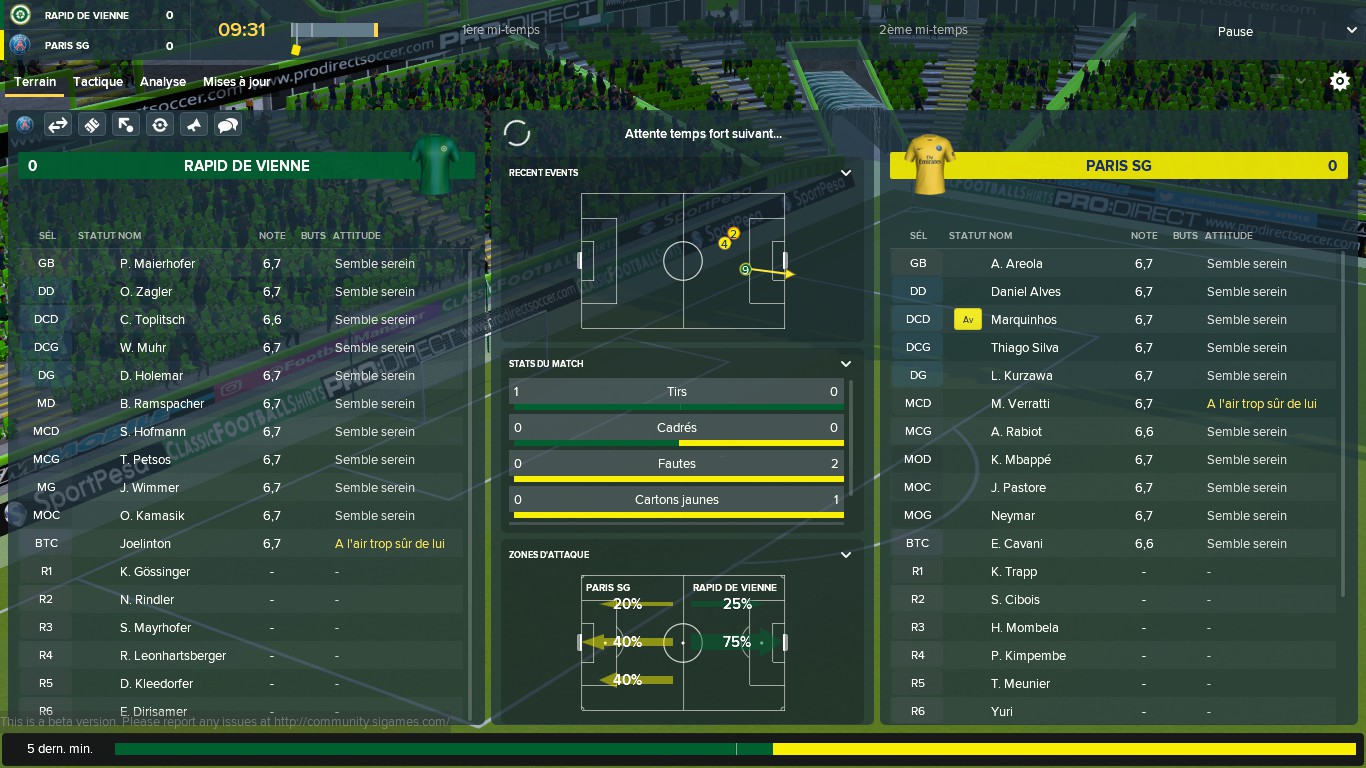Viewport: 1366px width, 768px height.
Task: Click Marquinhos' yellow Av status badge
Action: 967,320
